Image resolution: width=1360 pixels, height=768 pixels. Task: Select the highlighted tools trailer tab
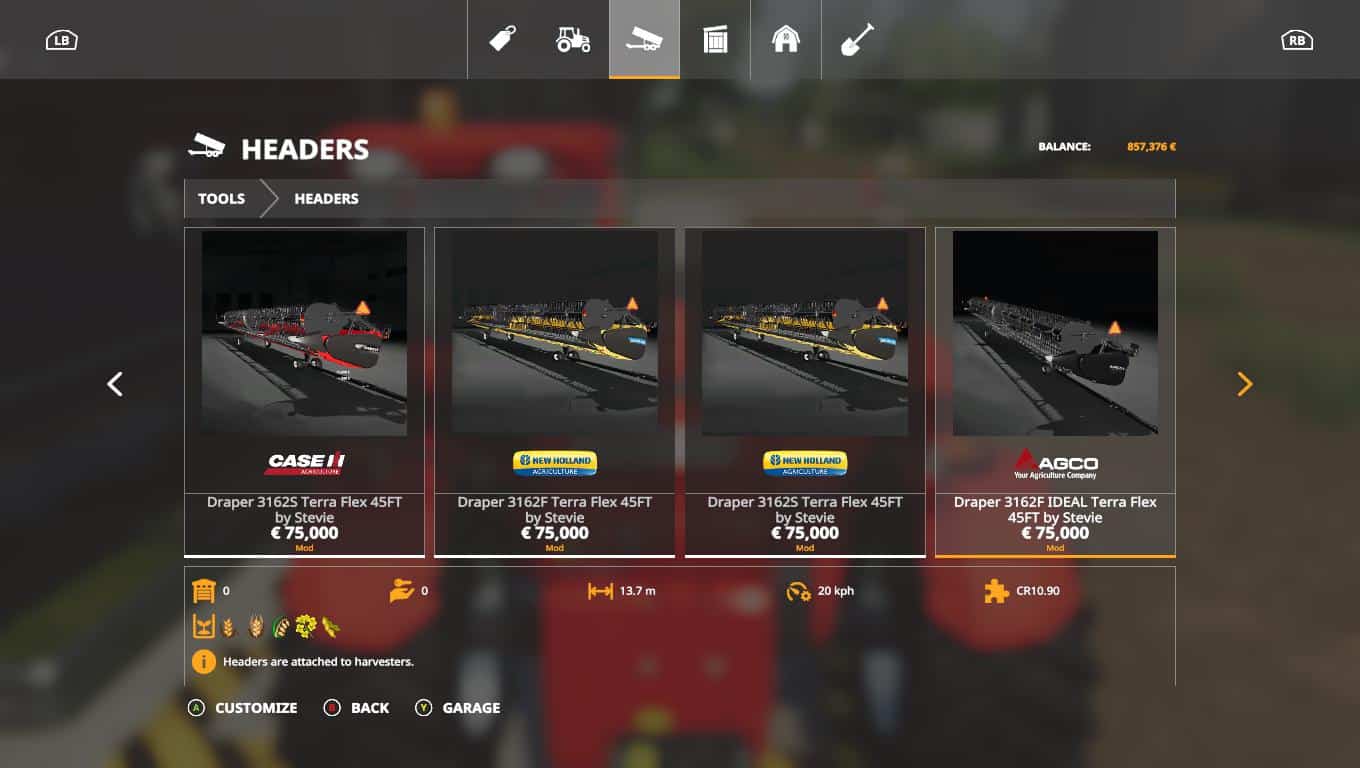tap(644, 40)
